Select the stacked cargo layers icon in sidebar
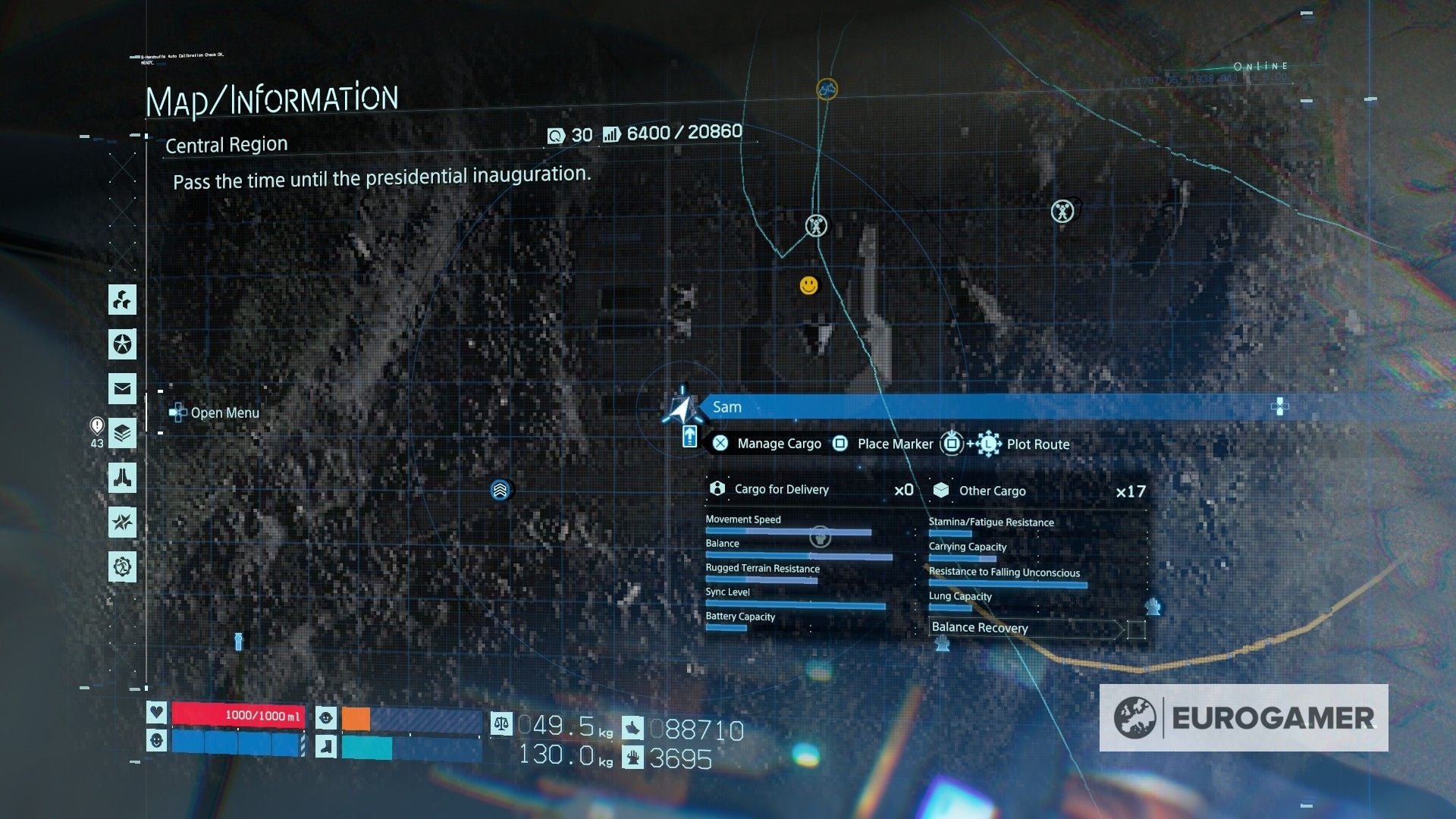 pyautogui.click(x=123, y=433)
